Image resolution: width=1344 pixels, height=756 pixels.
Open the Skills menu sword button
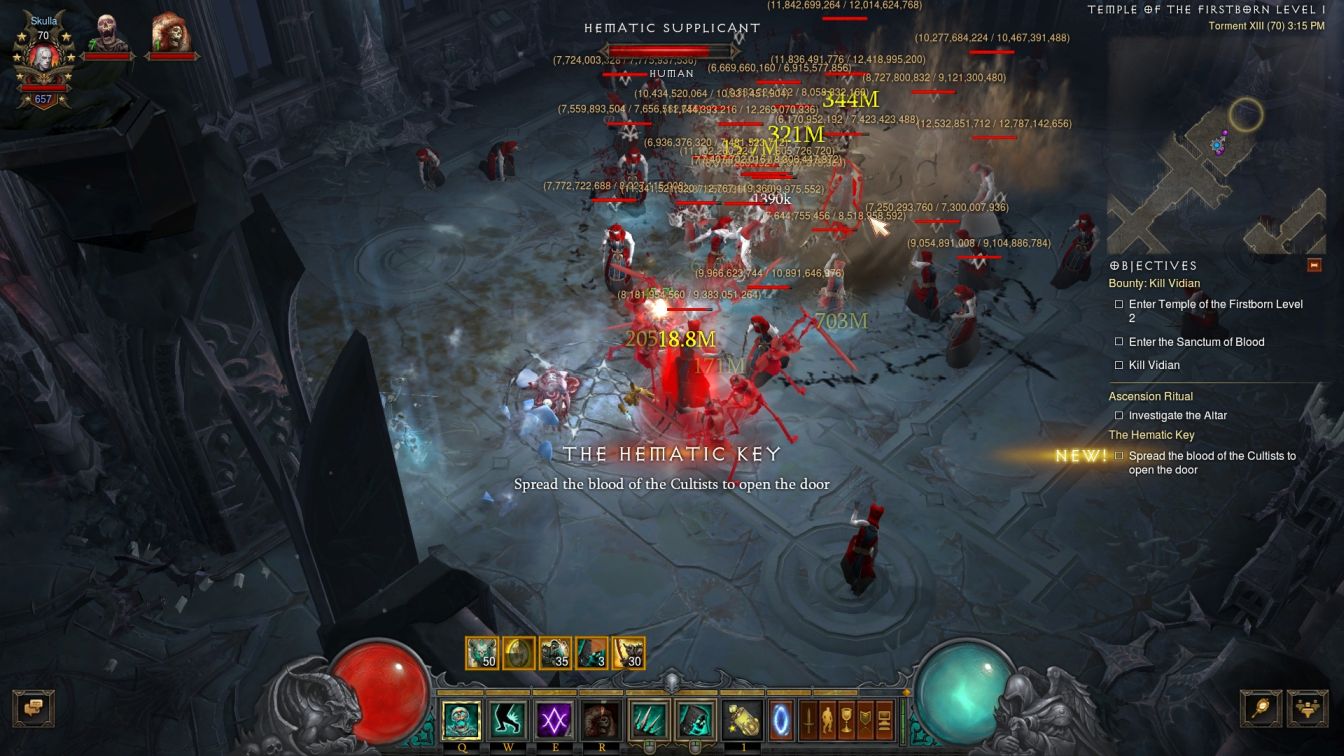809,719
